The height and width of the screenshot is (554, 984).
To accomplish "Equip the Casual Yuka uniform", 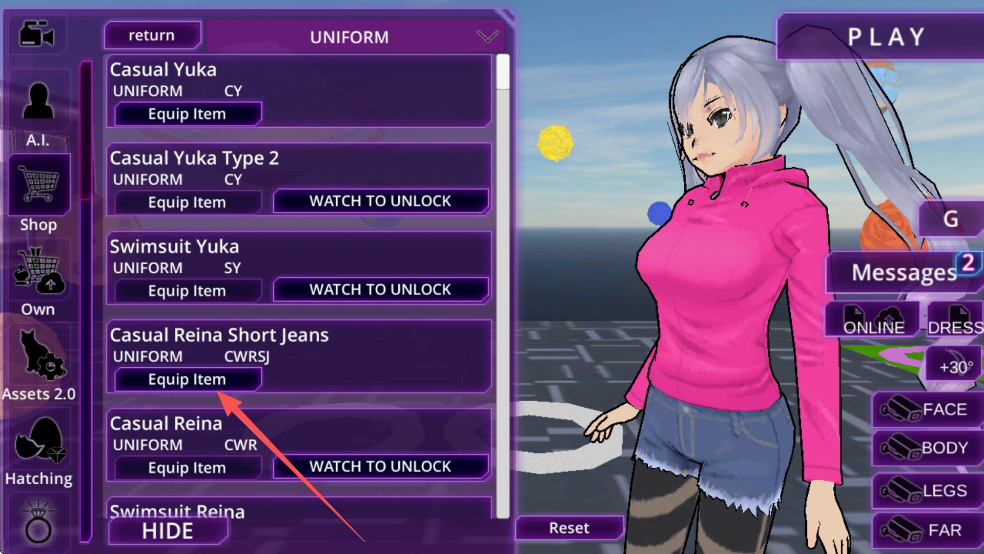I will pos(188,114).
